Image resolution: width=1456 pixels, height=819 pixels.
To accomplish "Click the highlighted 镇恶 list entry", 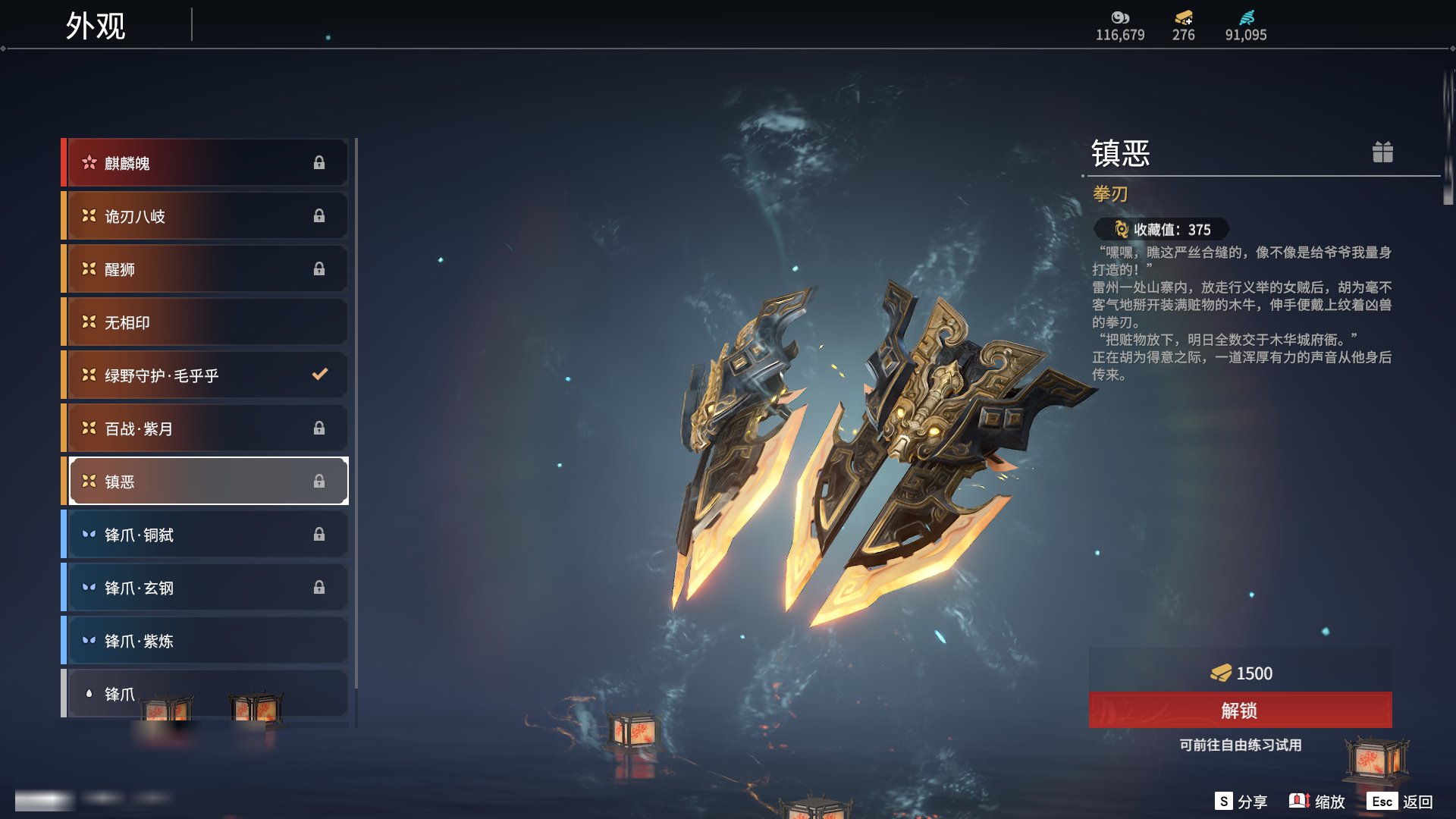I will [206, 482].
